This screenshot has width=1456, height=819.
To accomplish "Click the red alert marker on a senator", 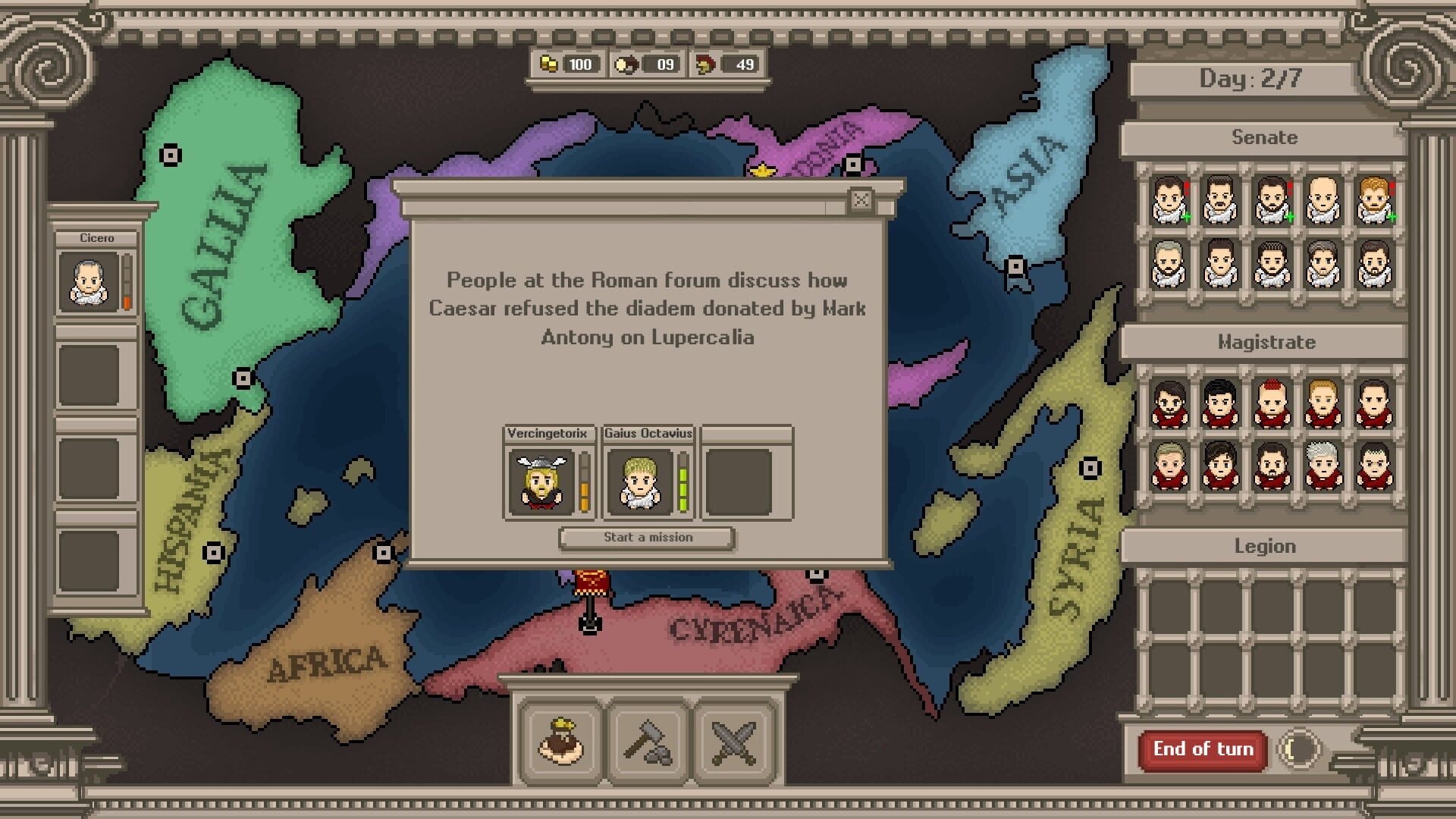I will 1186,187.
